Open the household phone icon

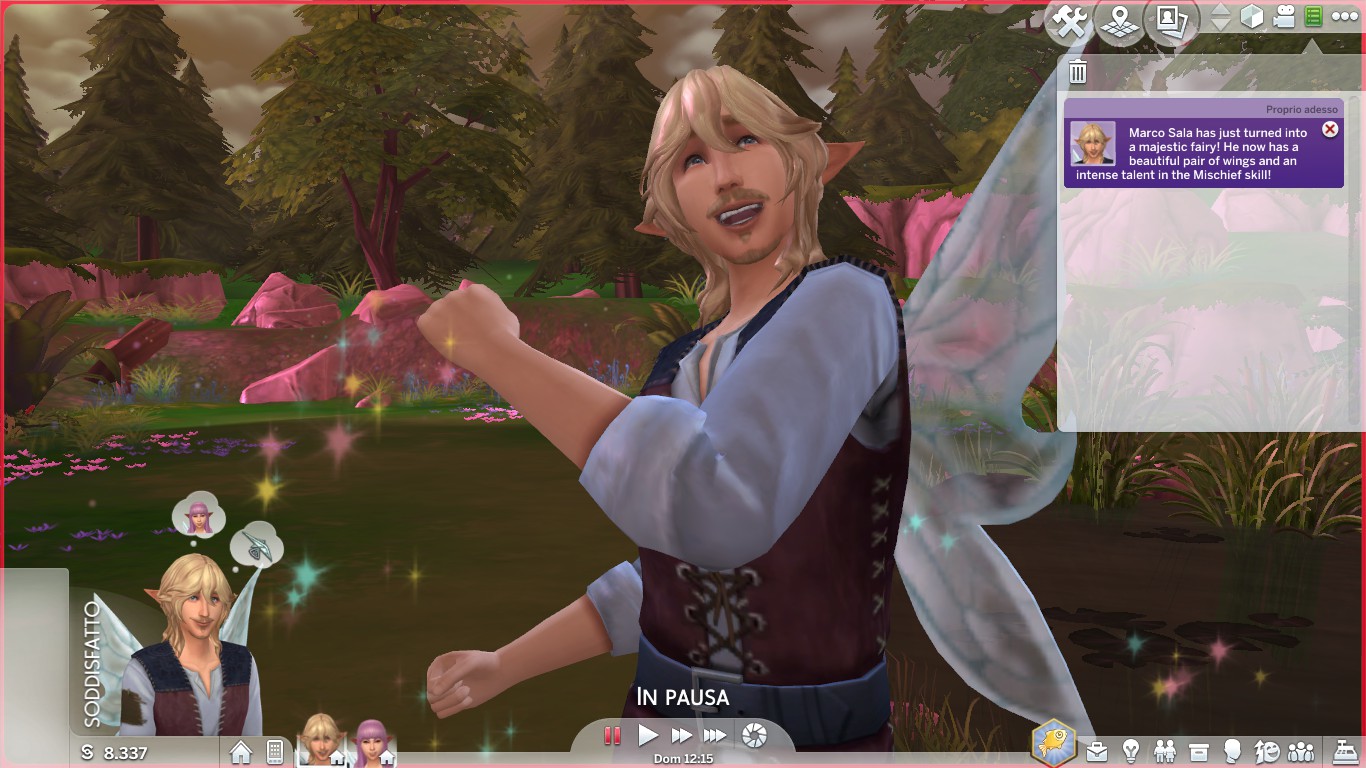275,752
